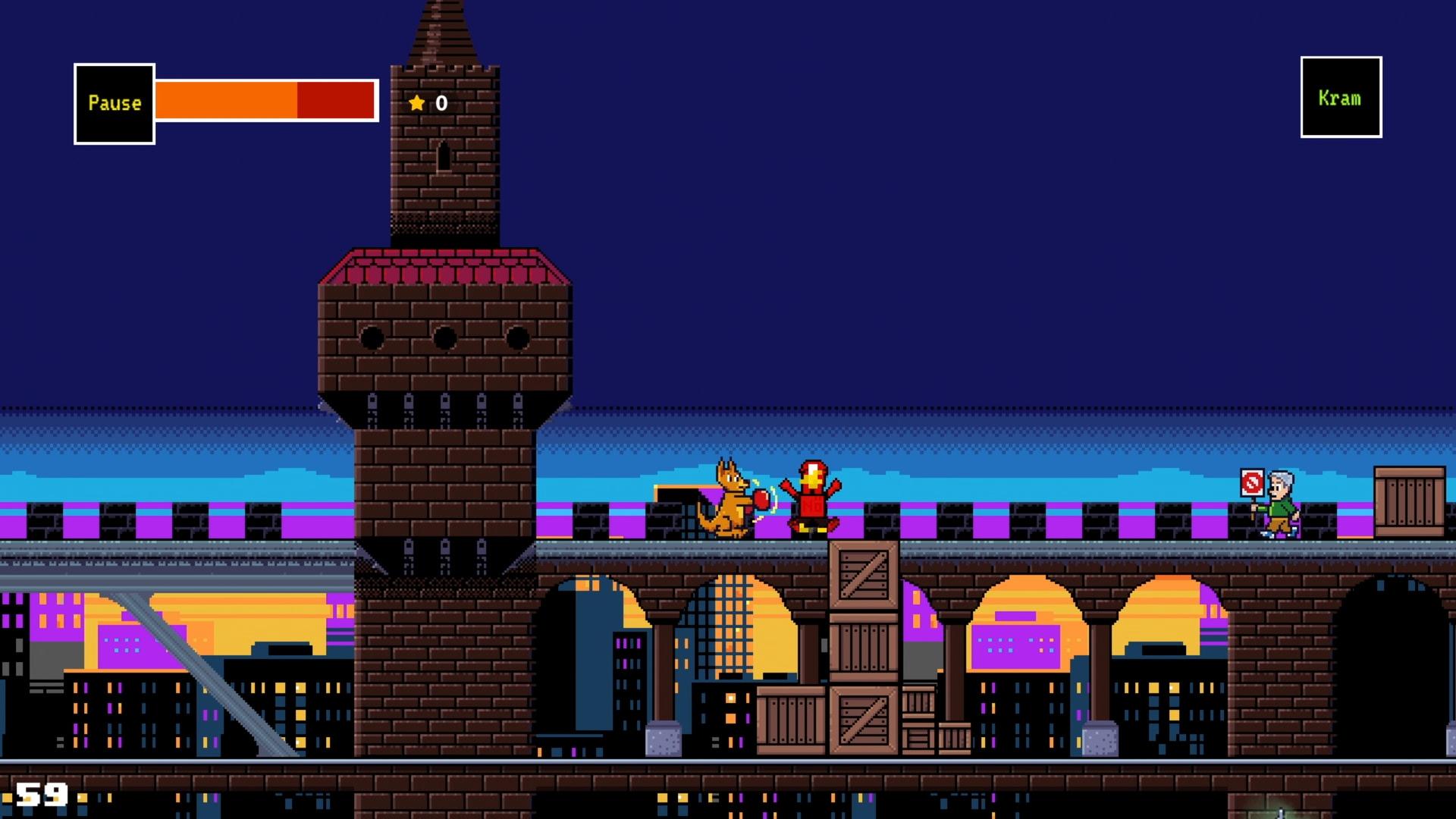Click the yellow star icon in the HUD
This screenshot has width=1456, height=819.
click(x=416, y=103)
